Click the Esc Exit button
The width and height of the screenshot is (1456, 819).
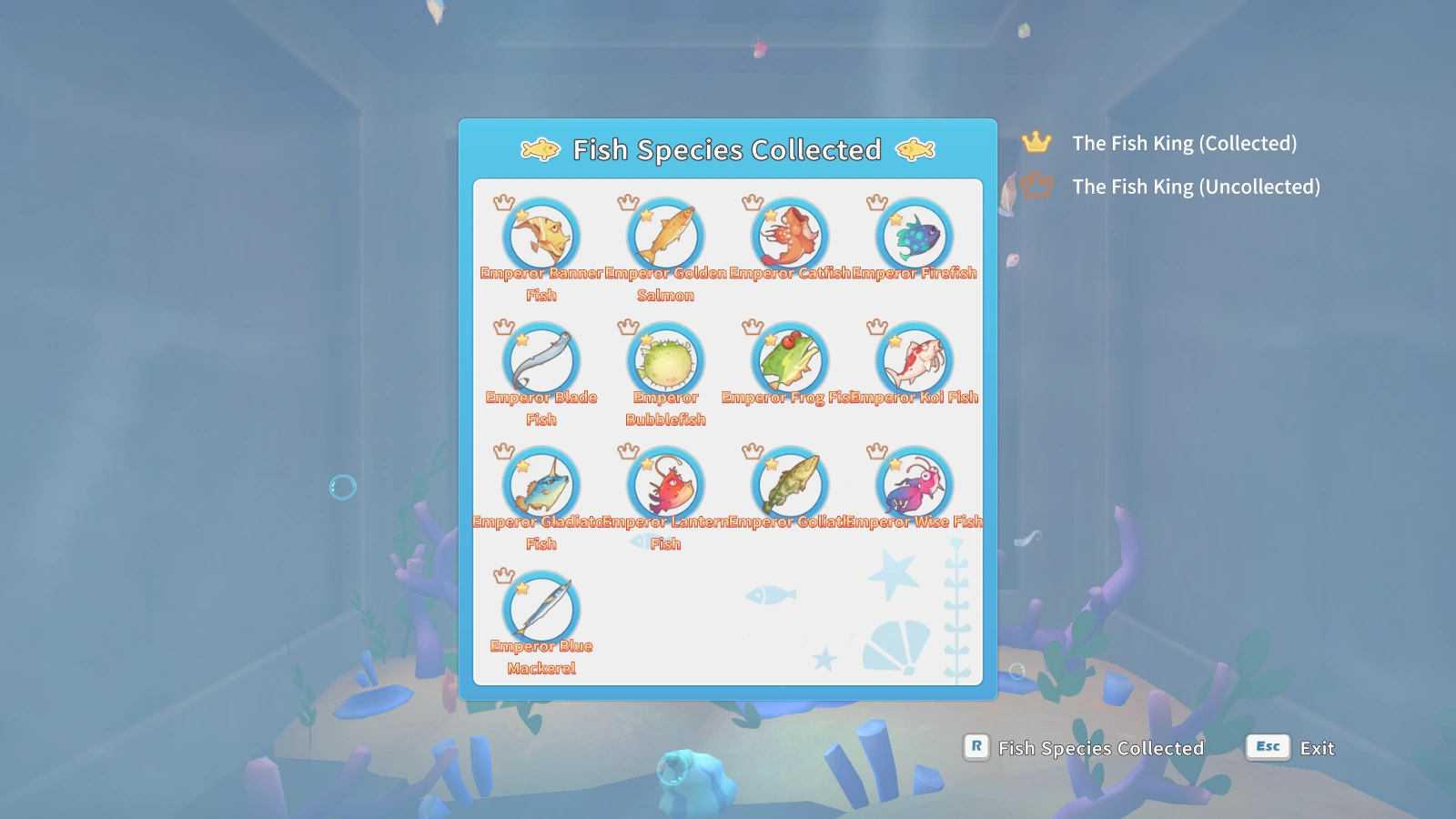pyautogui.click(x=1288, y=748)
